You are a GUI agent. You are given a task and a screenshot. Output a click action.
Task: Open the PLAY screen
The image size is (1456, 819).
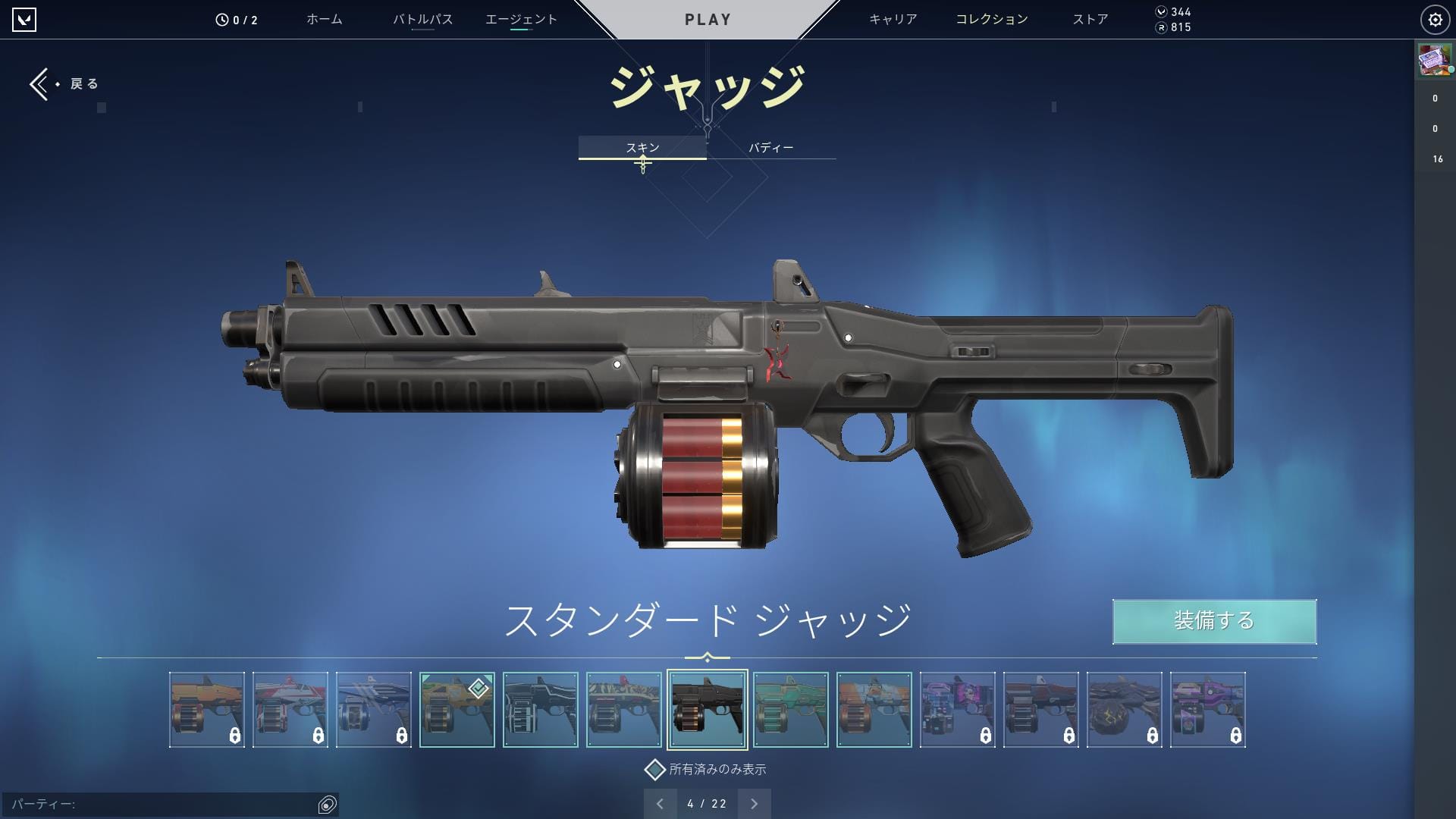(707, 19)
